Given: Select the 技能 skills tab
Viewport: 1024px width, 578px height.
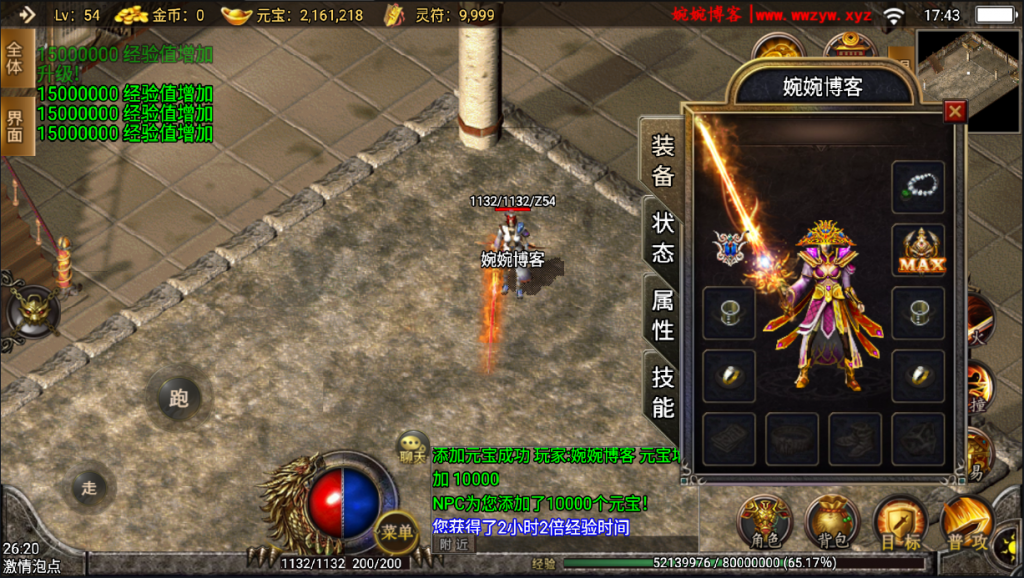Looking at the screenshot, I should pos(663,391).
